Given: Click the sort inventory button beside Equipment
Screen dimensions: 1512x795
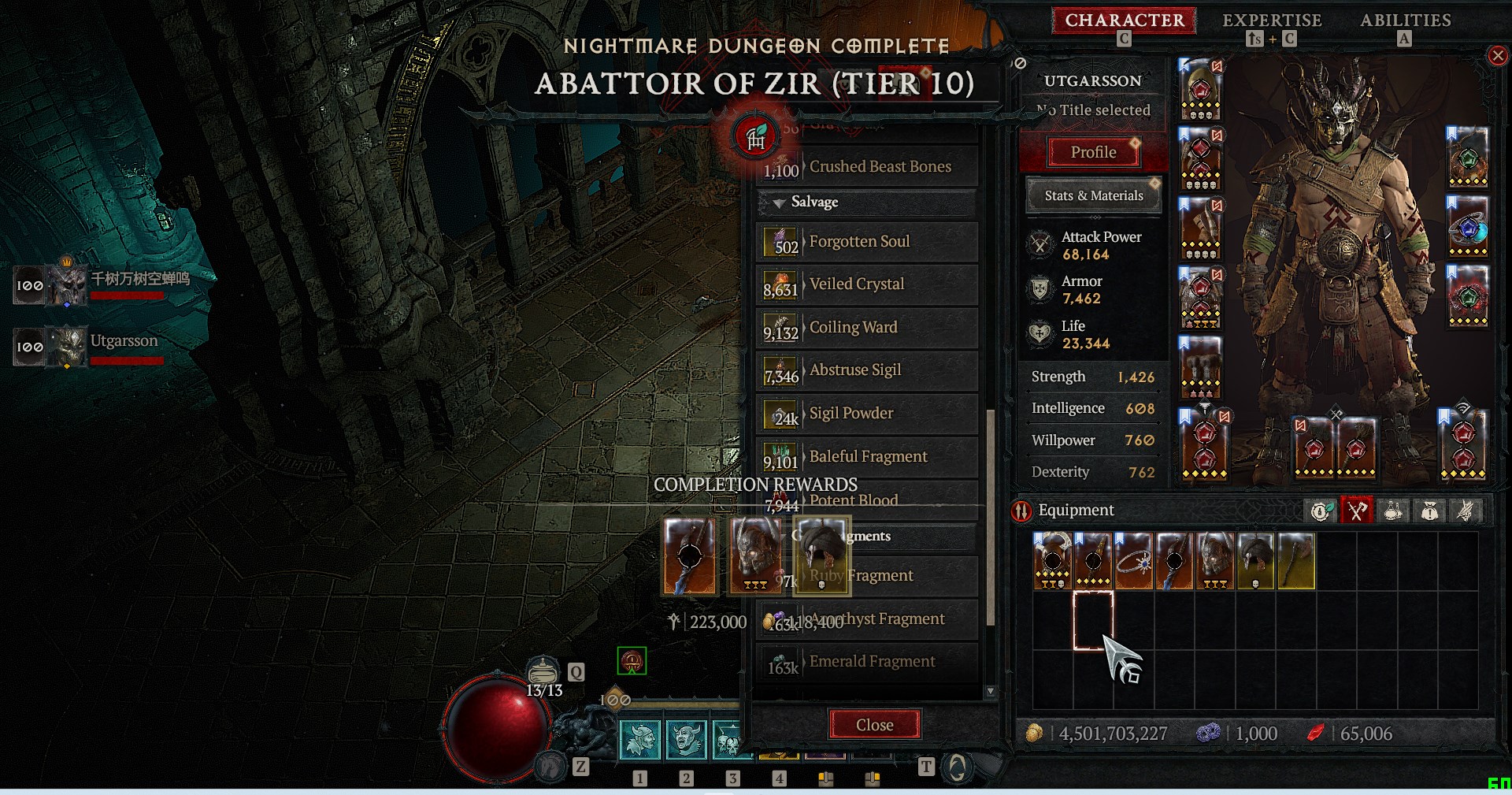Looking at the screenshot, I should click(x=1321, y=511).
